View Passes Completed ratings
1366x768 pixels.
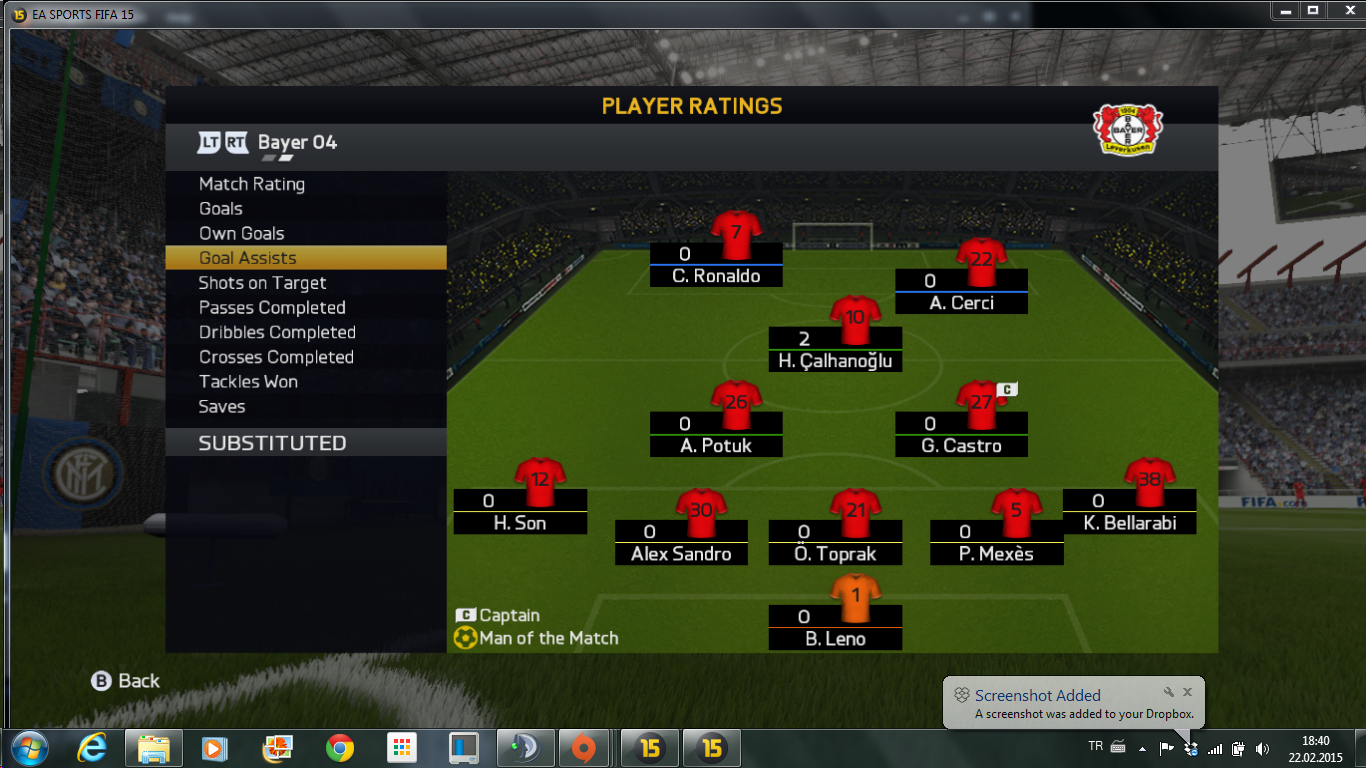point(272,308)
